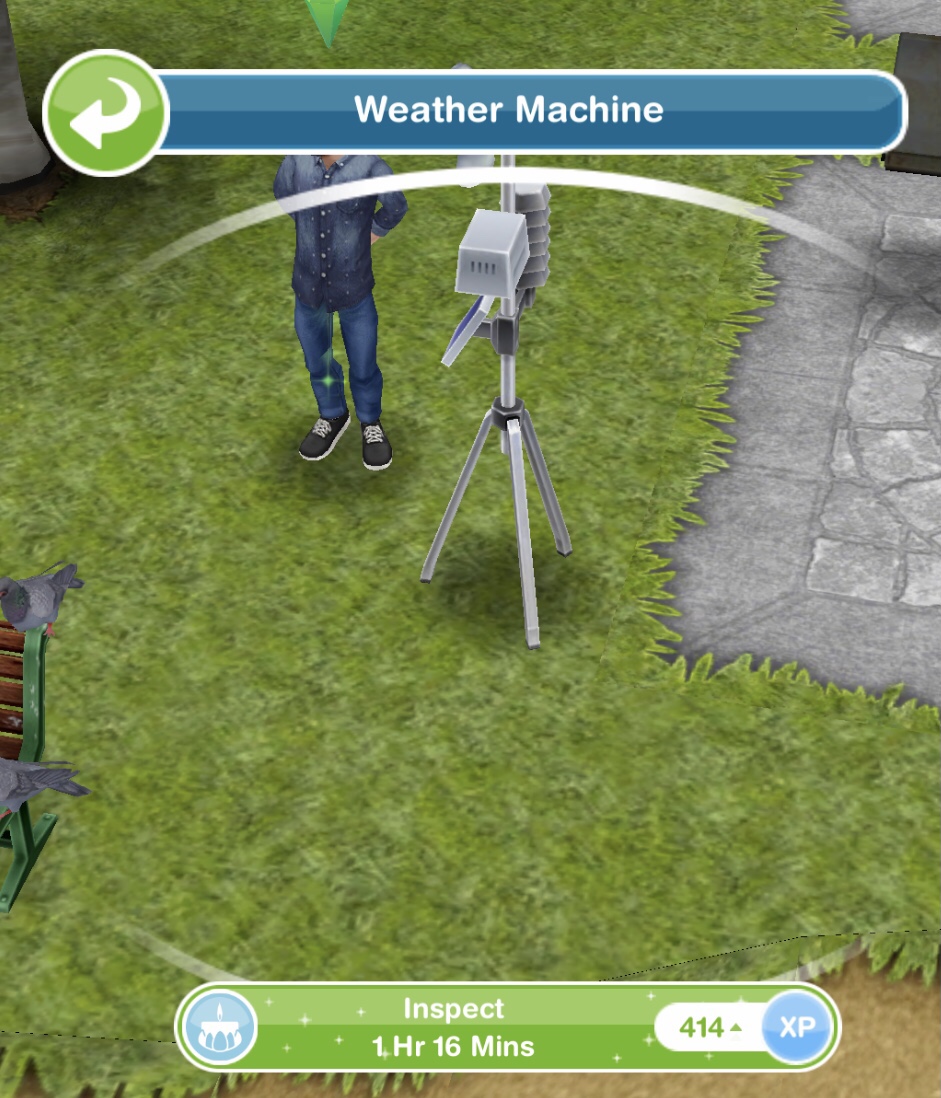Tap the green back arrow button

click(105, 112)
